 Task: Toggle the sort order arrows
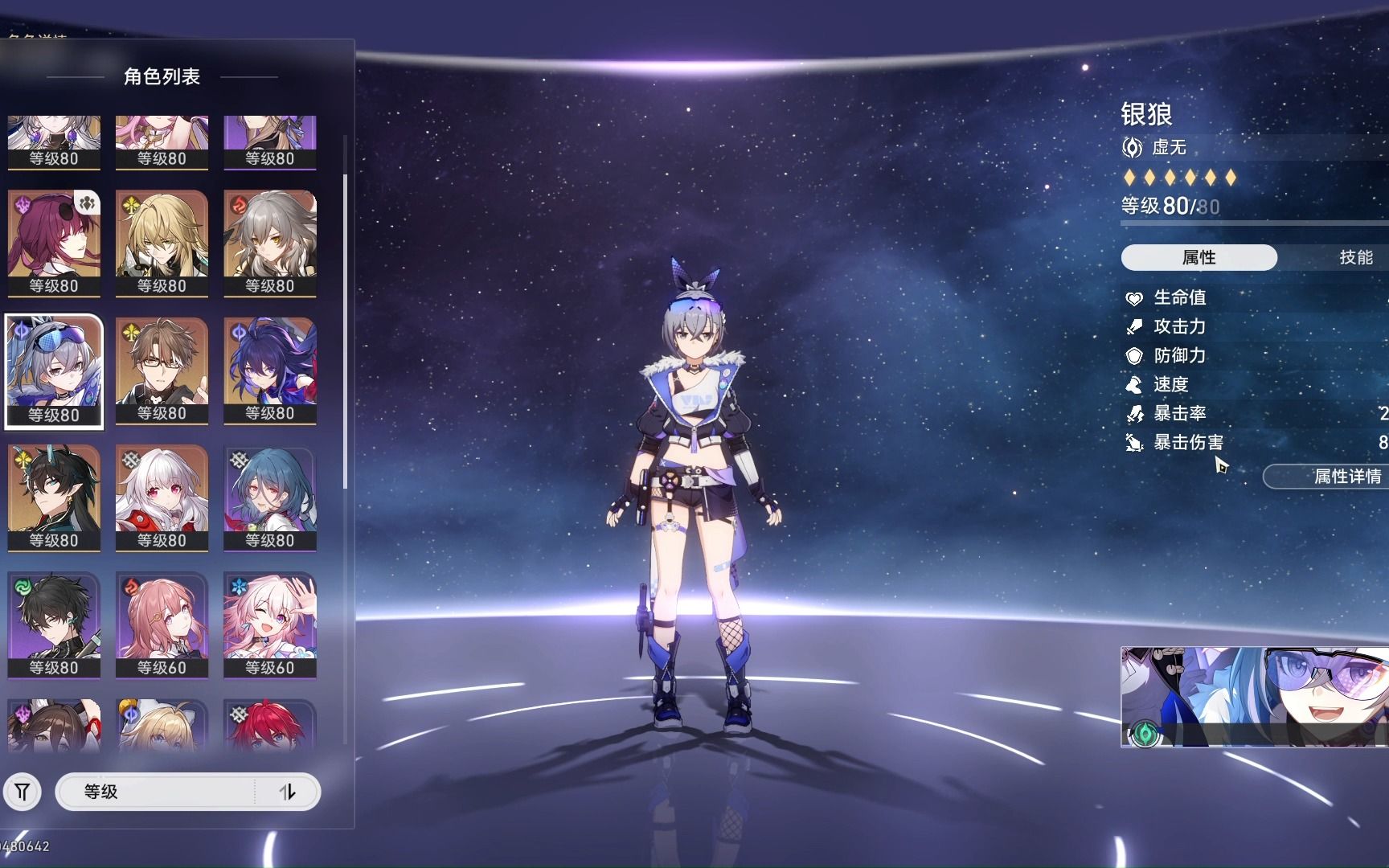[x=288, y=792]
